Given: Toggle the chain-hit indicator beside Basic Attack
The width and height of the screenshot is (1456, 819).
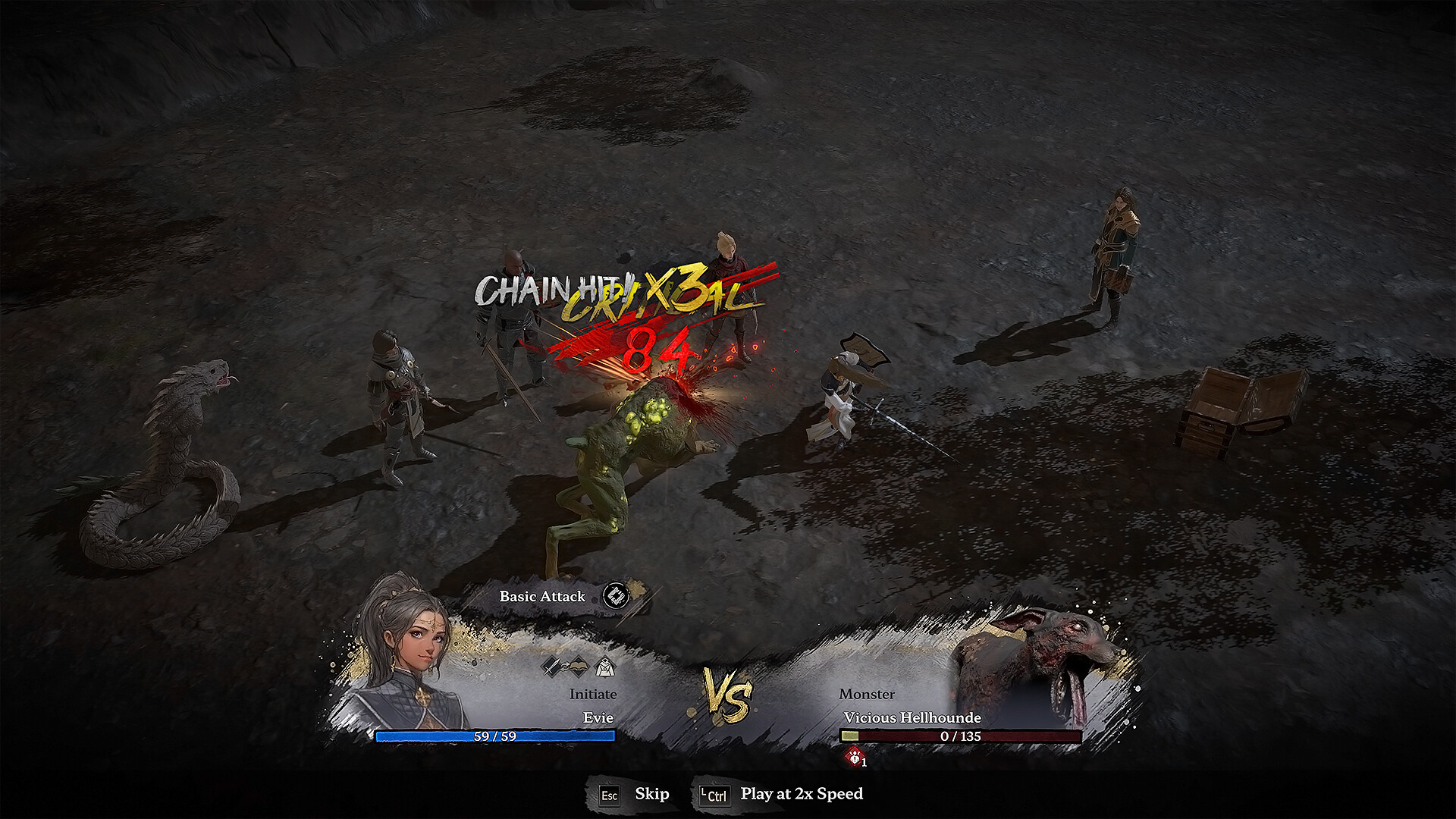Looking at the screenshot, I should coord(615,597).
